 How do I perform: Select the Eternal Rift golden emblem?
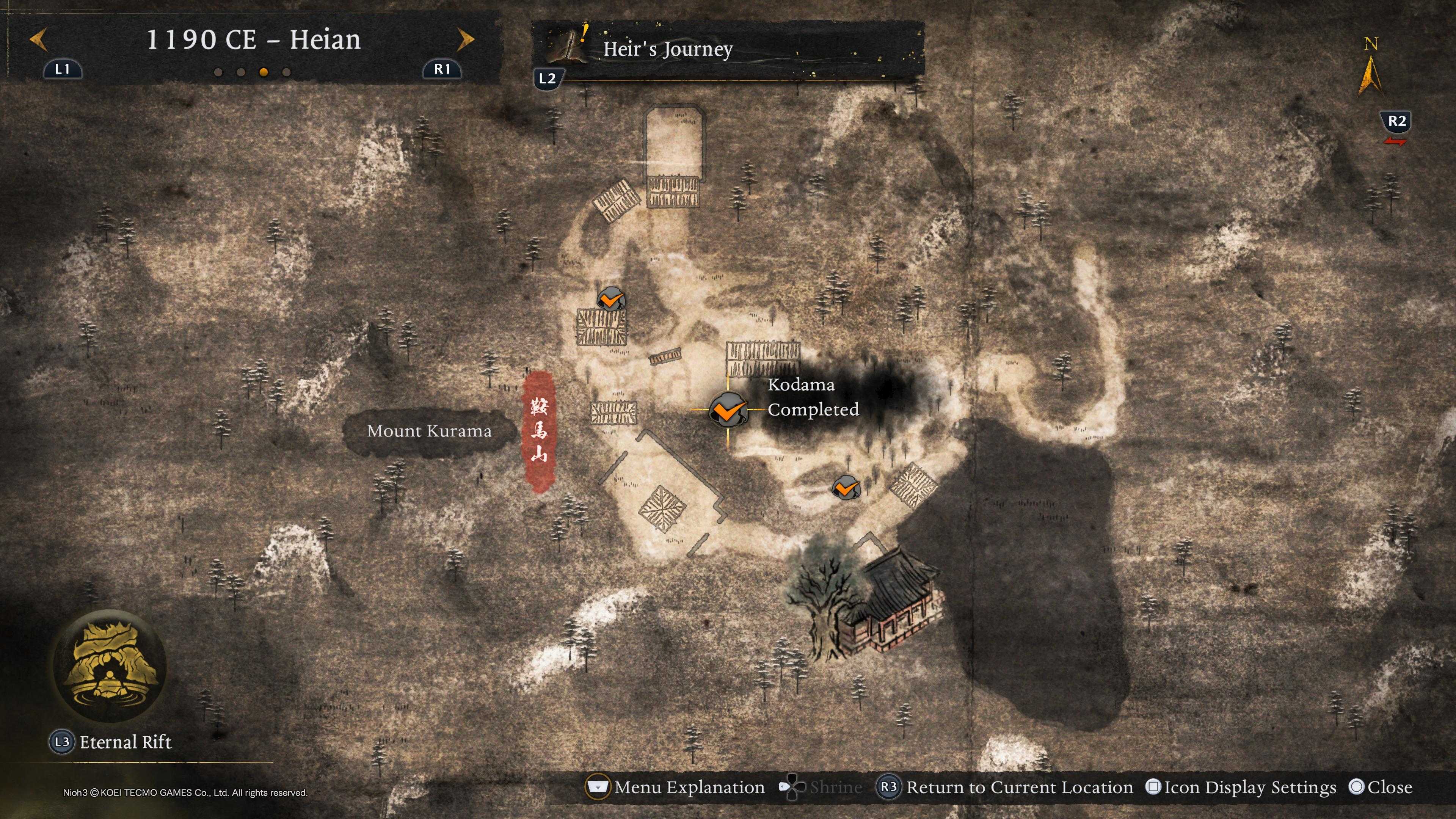(110, 666)
